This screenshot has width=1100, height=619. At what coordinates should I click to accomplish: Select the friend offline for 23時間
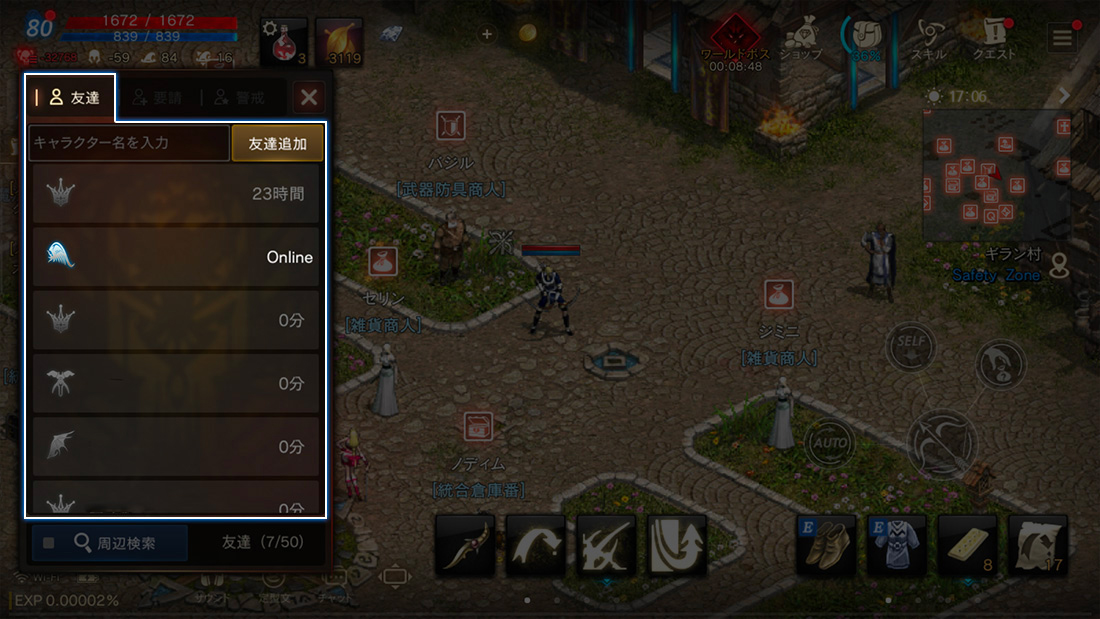click(x=176, y=194)
